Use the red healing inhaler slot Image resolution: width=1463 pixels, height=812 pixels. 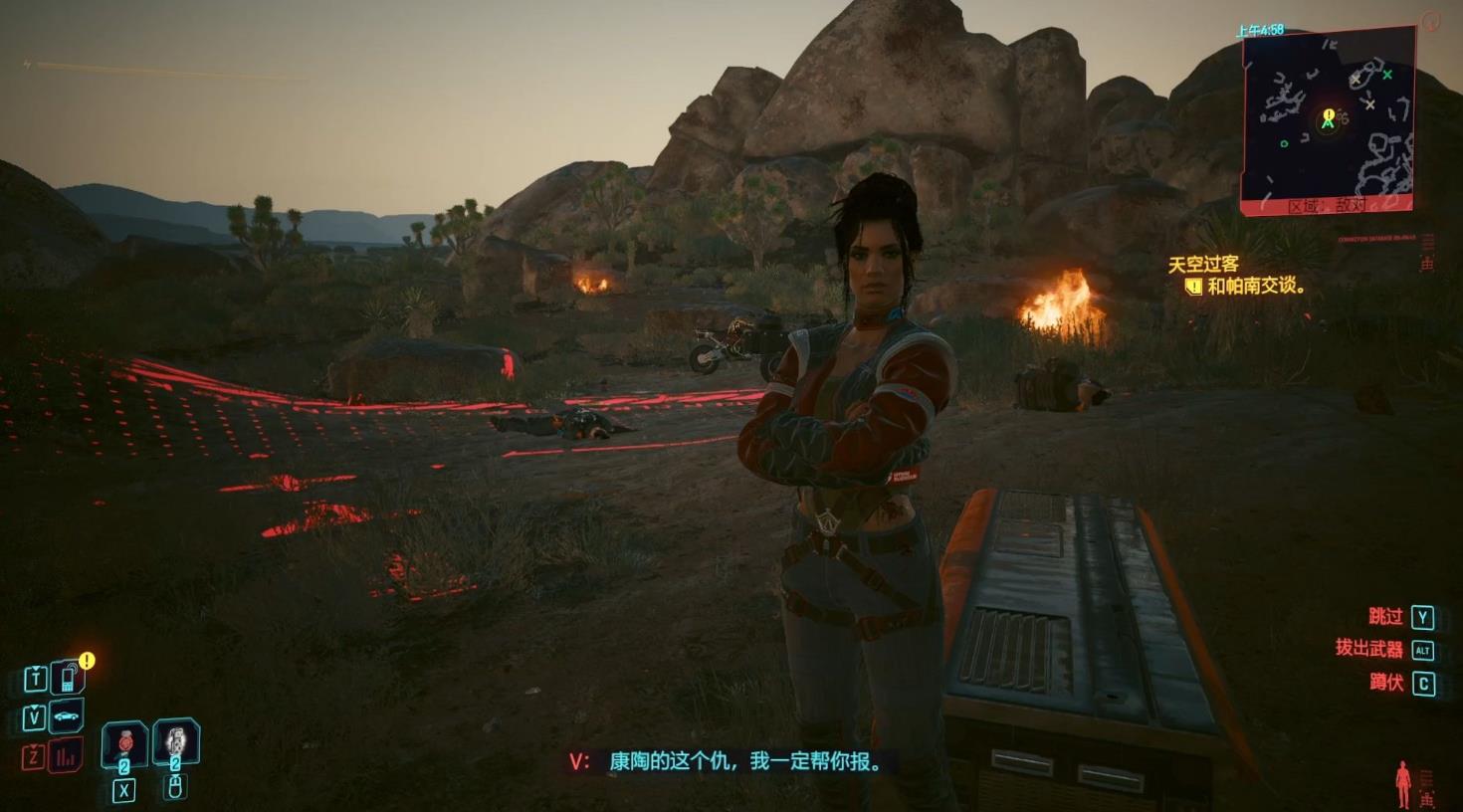click(125, 742)
